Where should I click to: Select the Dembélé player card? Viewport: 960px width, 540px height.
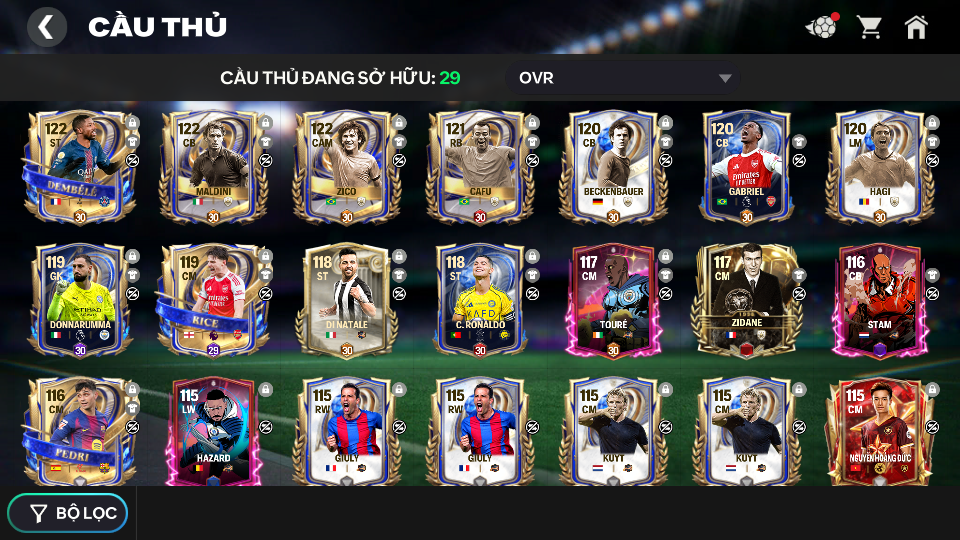tap(74, 167)
